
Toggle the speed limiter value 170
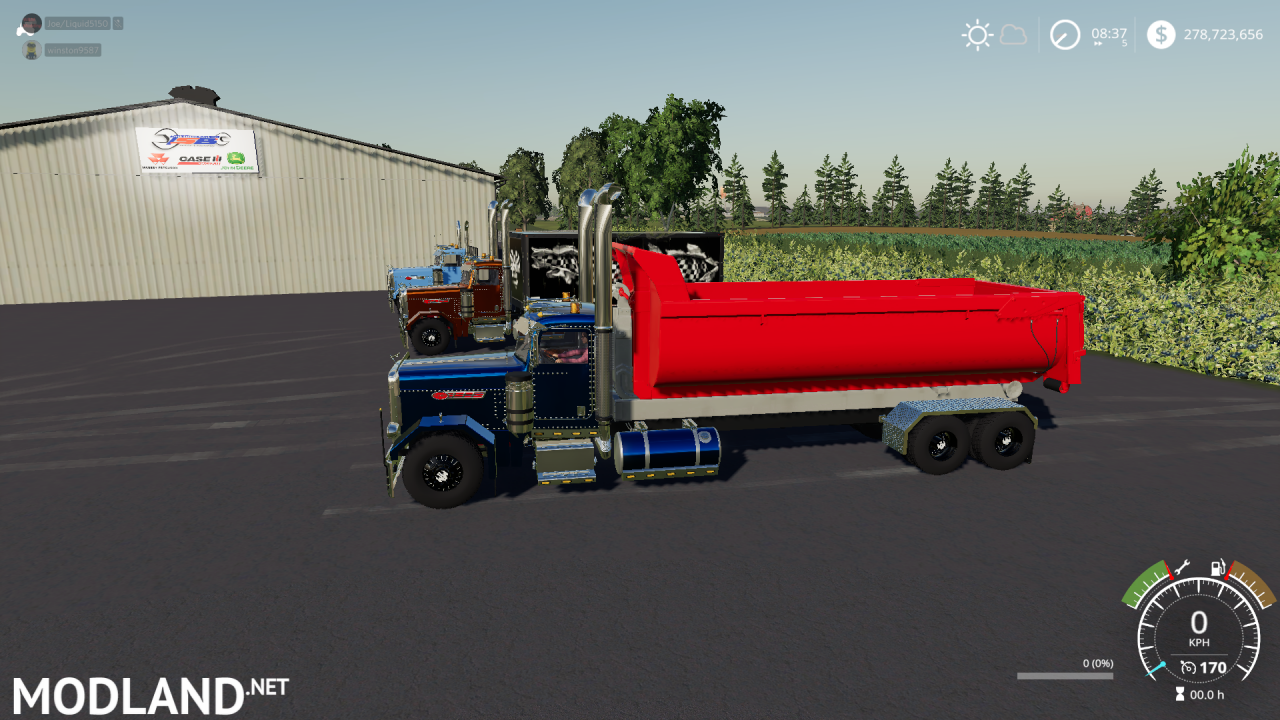click(1212, 667)
